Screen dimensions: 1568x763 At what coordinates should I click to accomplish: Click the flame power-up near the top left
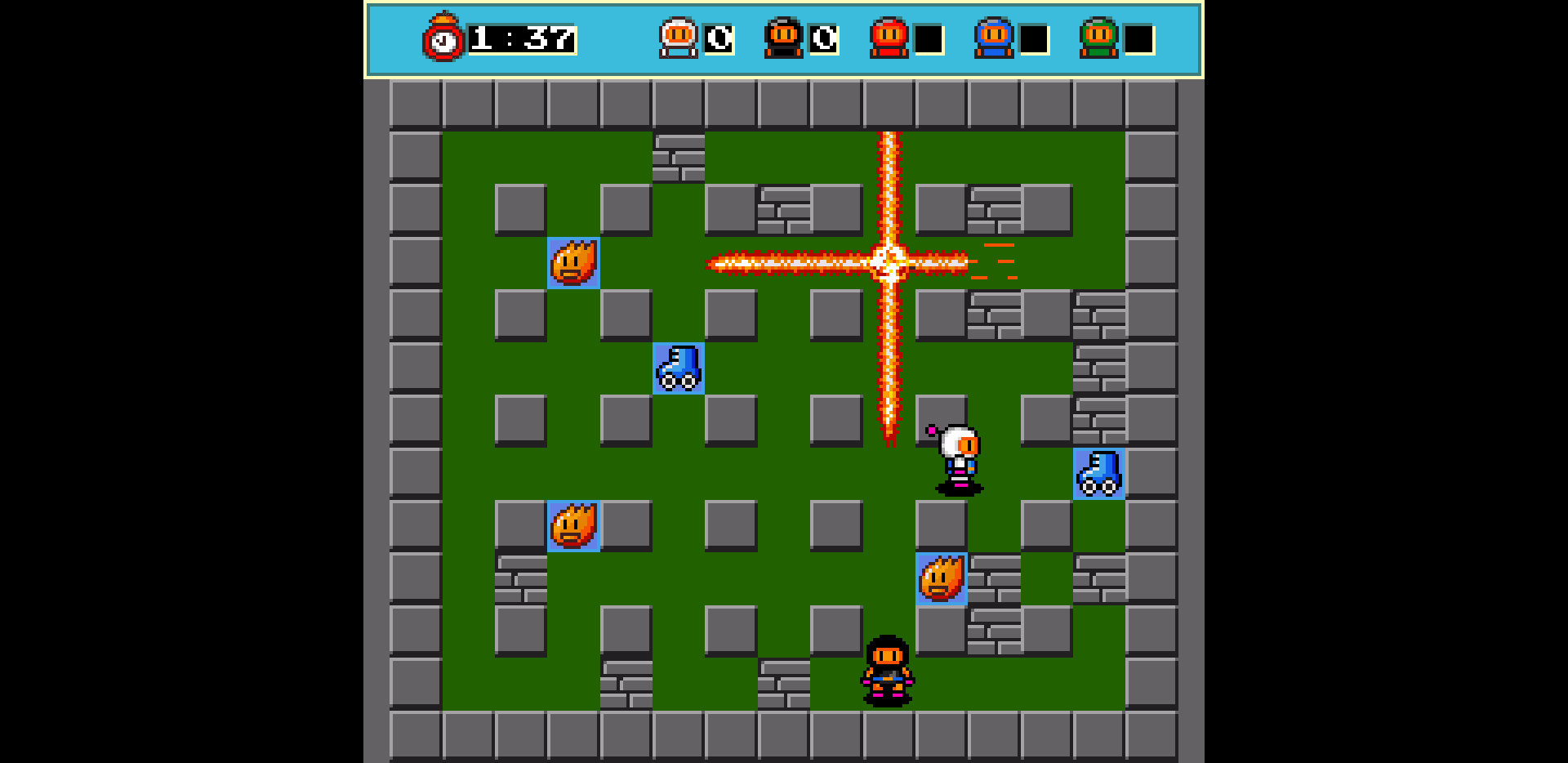click(572, 263)
